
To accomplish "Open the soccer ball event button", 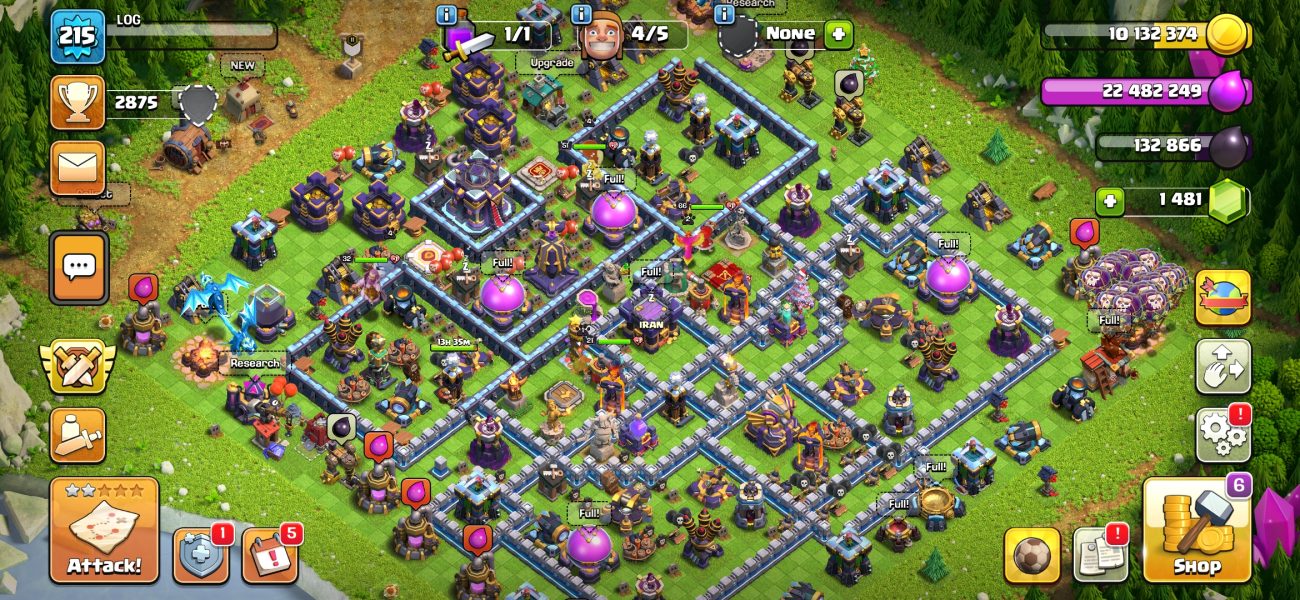I will coord(1032,556).
